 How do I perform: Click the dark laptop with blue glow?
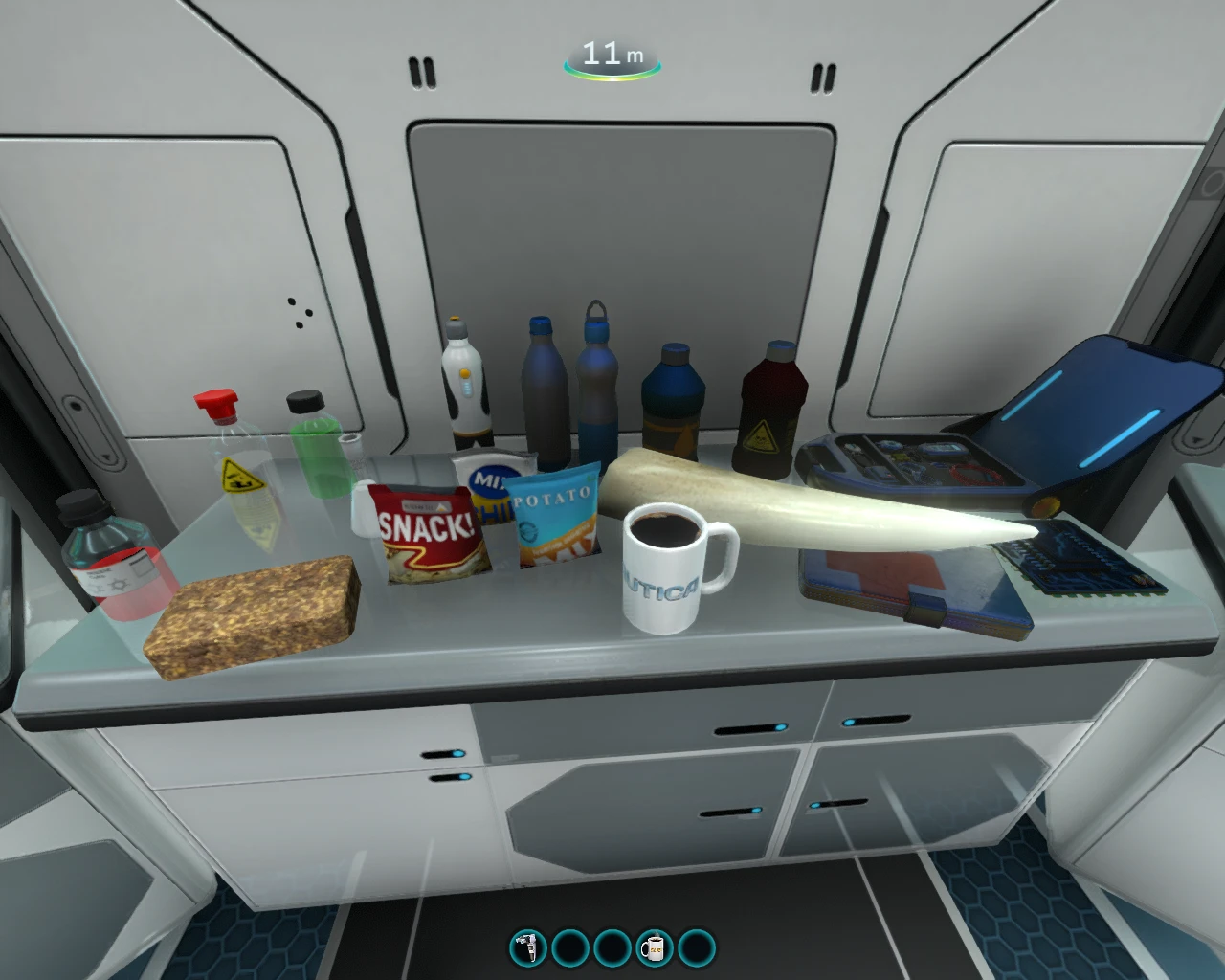tap(1091, 402)
